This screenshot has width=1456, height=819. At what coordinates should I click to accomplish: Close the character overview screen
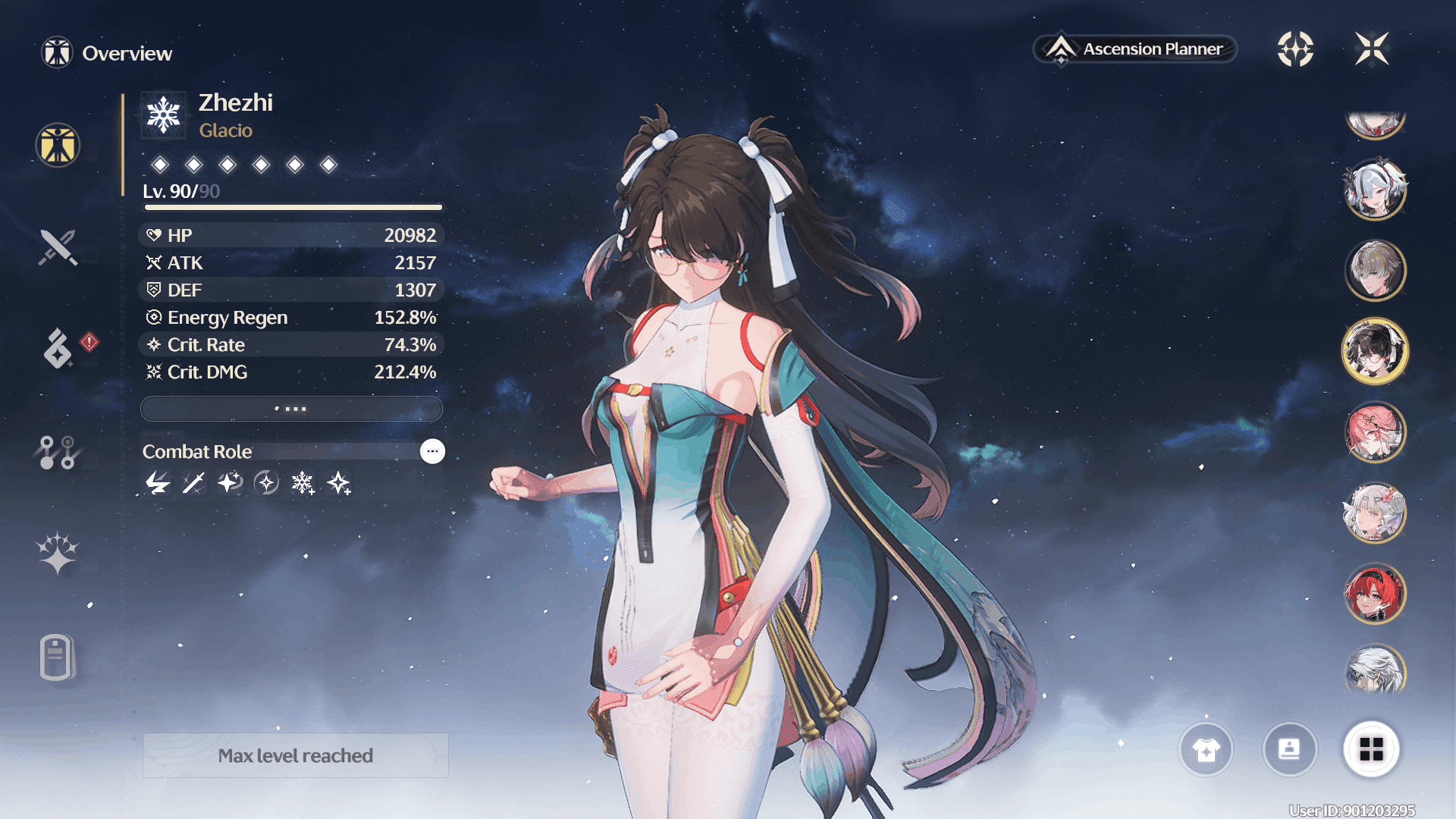click(1372, 49)
